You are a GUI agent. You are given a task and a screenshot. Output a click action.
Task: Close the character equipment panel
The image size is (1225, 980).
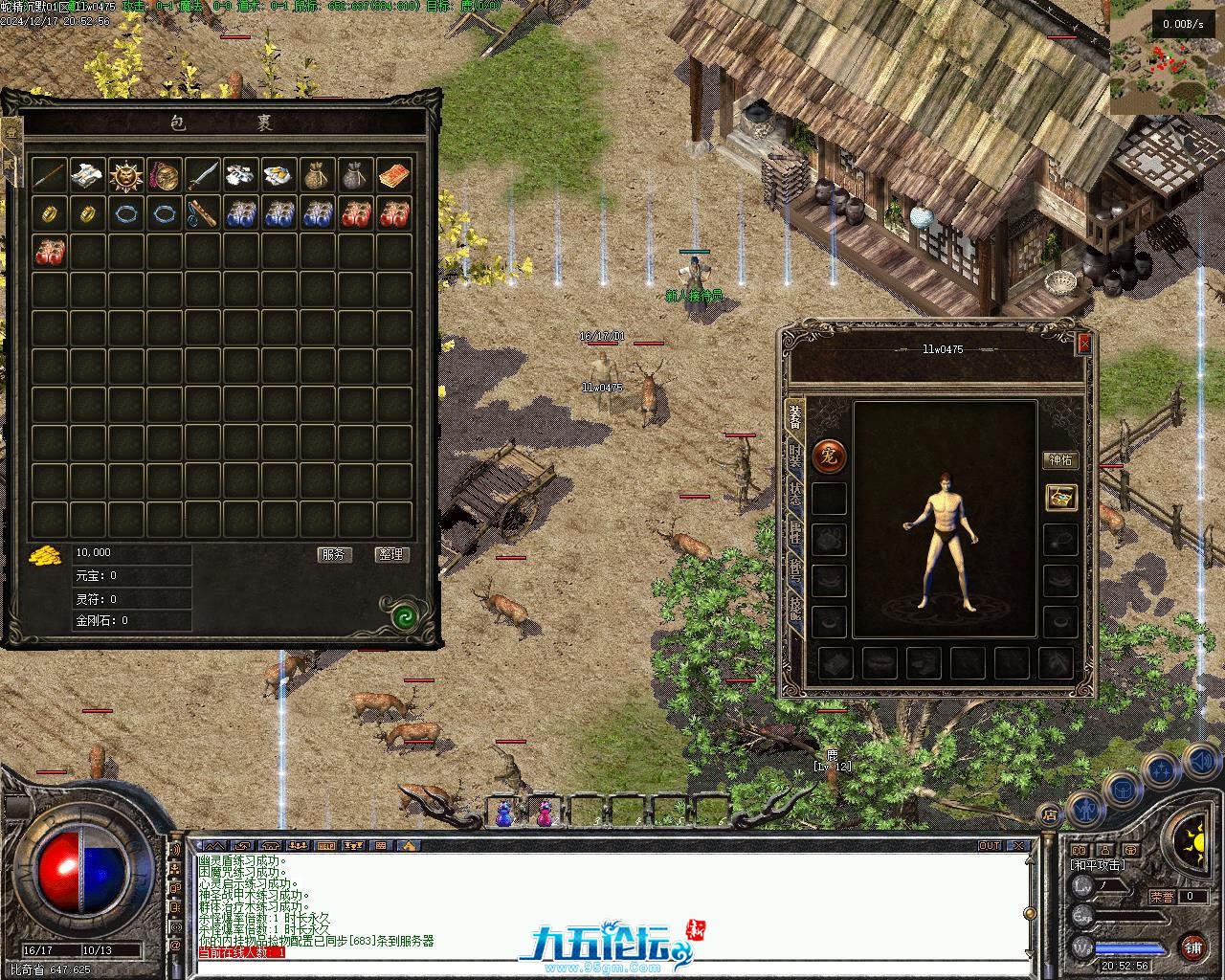pos(1083,343)
